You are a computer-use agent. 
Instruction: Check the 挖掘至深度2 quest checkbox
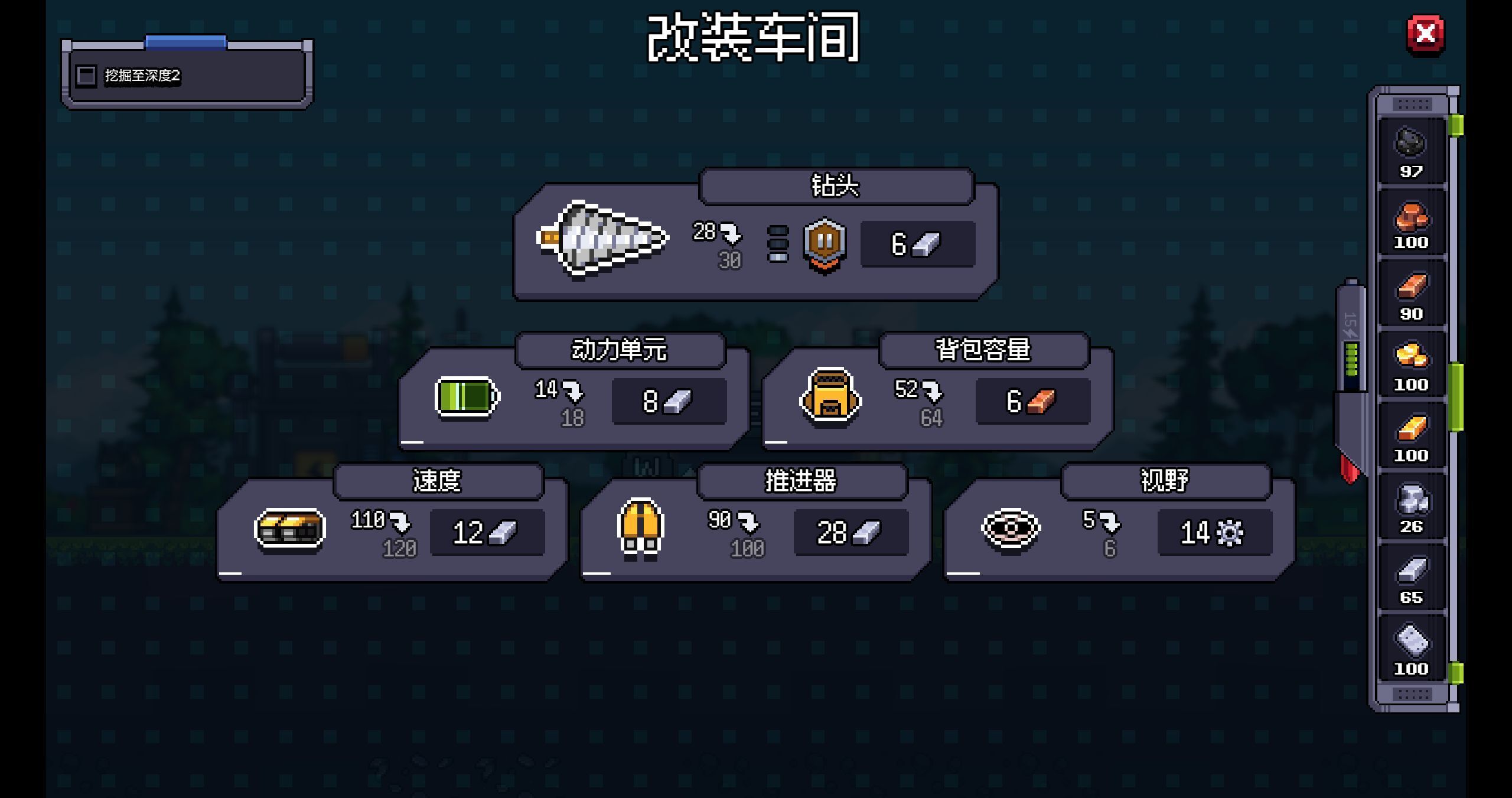[86, 76]
